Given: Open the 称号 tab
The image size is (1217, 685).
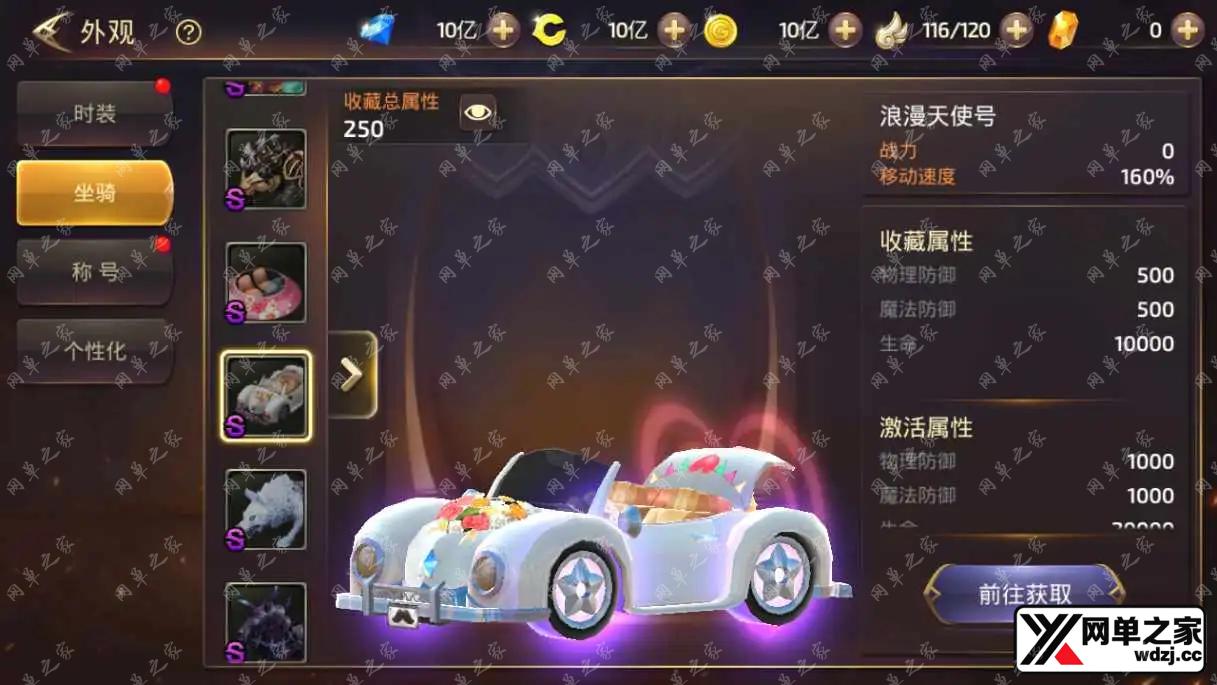Looking at the screenshot, I should pos(95,271).
